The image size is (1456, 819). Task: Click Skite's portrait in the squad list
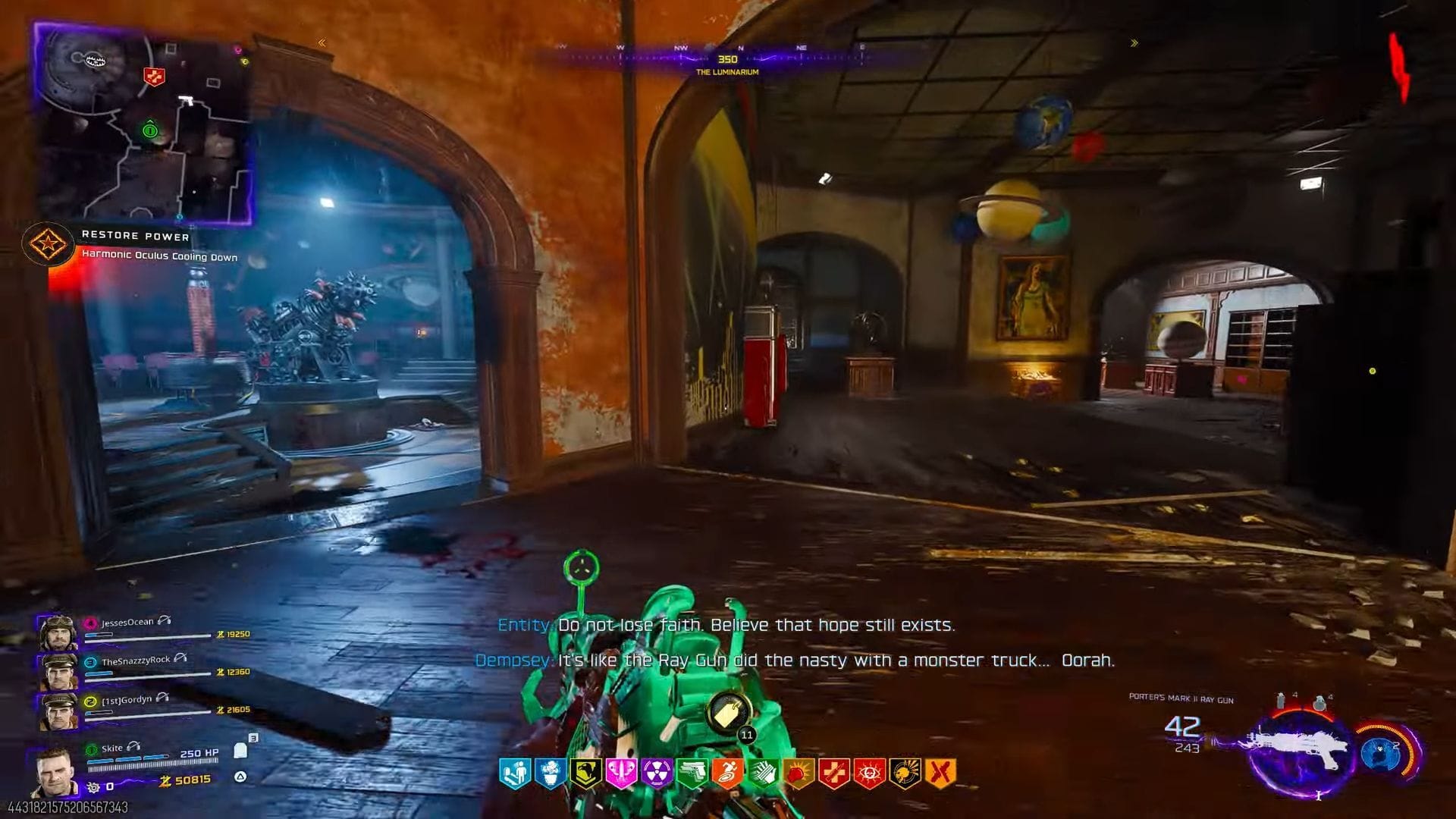click(x=53, y=768)
